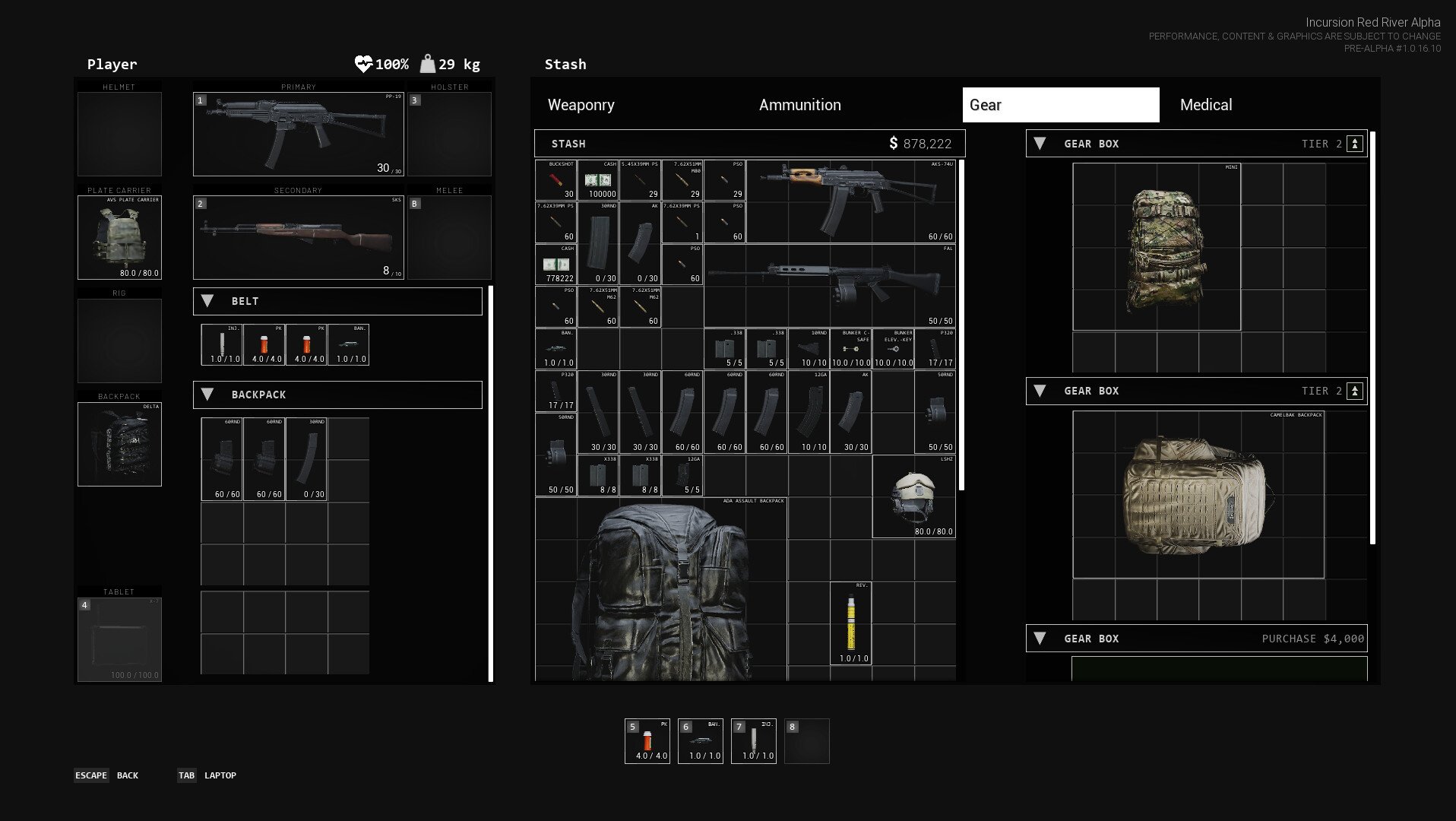
Task: Select the PP-19 primary weapon slot
Action: click(x=298, y=135)
